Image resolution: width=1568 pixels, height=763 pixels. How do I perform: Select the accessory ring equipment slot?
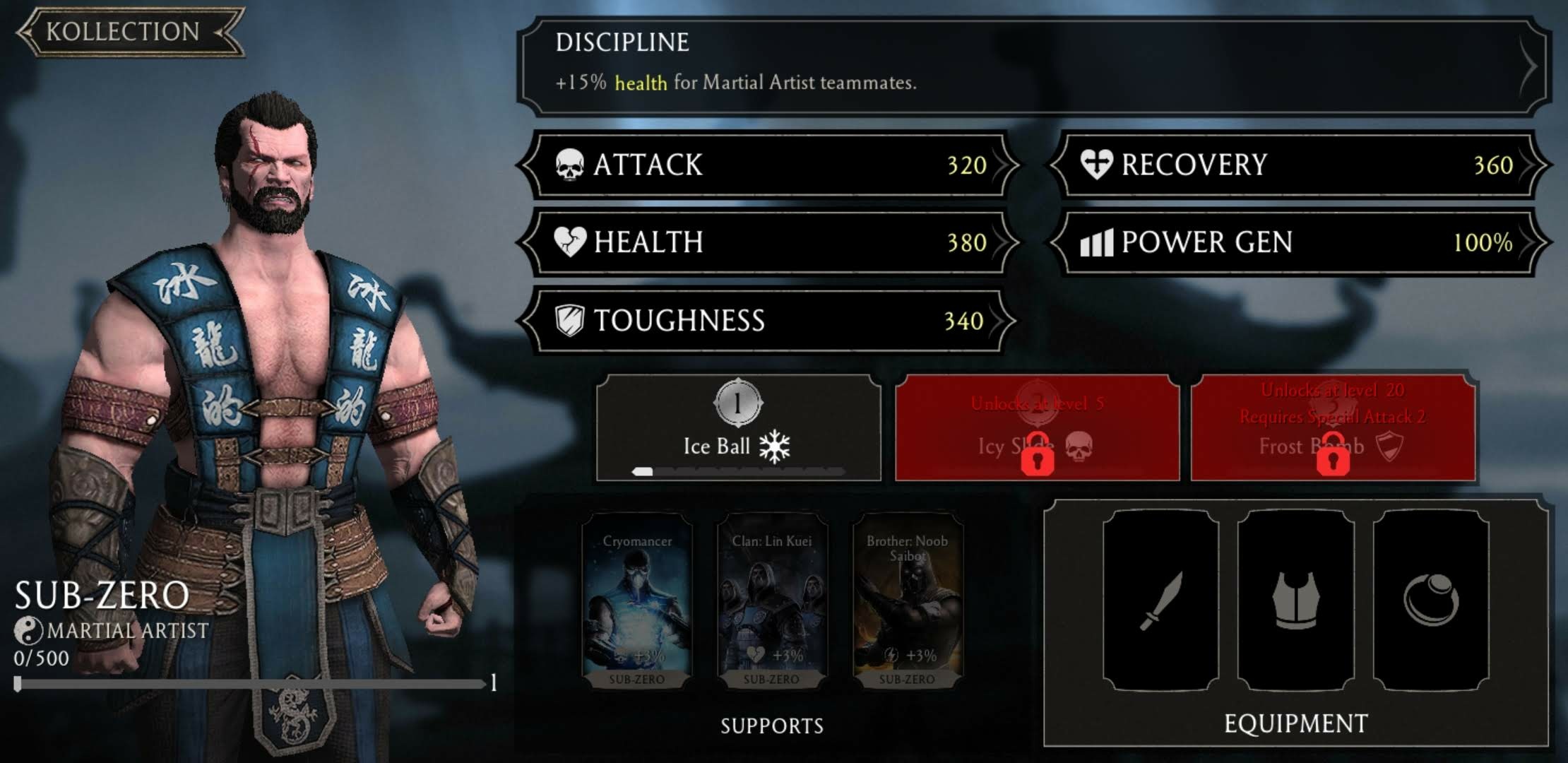[1431, 601]
